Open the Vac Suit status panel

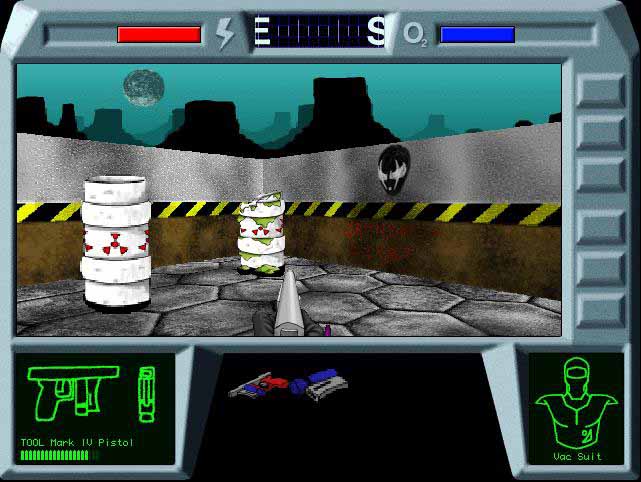pos(576,409)
